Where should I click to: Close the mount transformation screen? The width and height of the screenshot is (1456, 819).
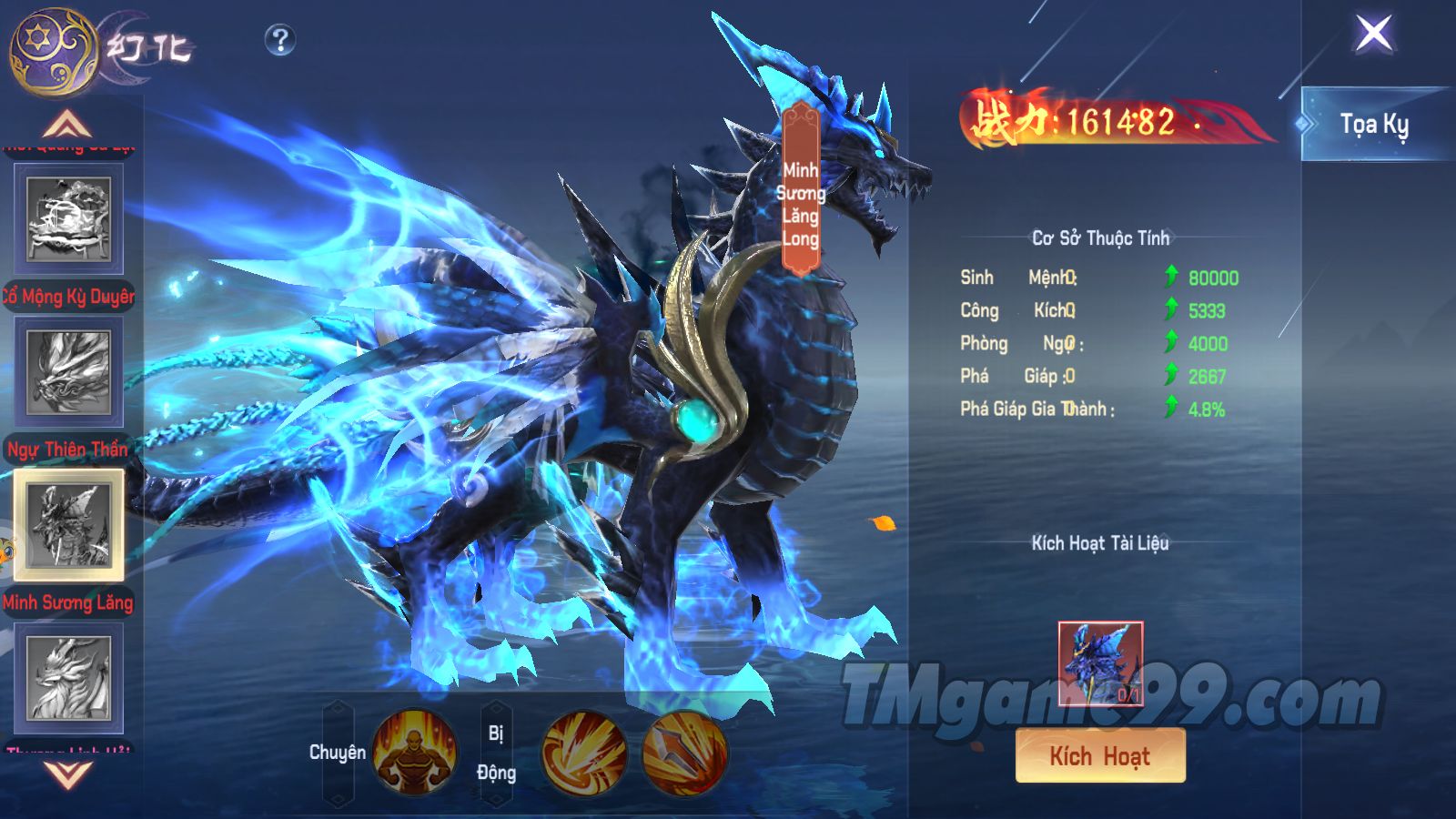coord(1374,34)
